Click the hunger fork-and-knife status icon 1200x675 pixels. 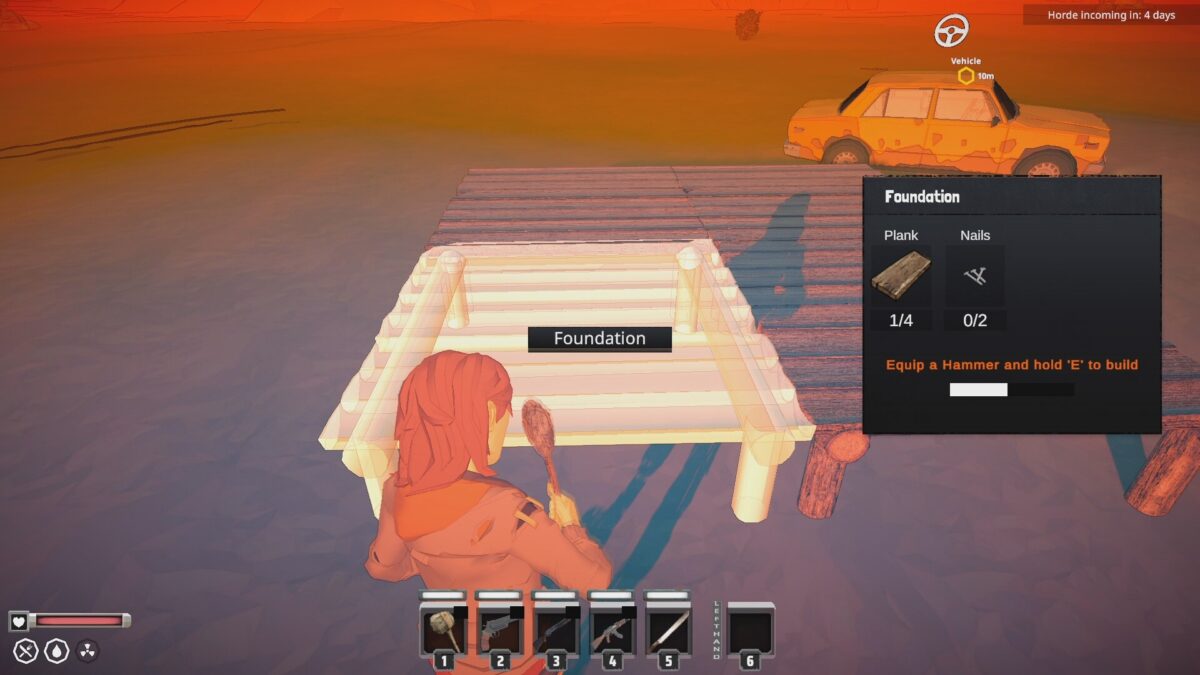click(26, 651)
